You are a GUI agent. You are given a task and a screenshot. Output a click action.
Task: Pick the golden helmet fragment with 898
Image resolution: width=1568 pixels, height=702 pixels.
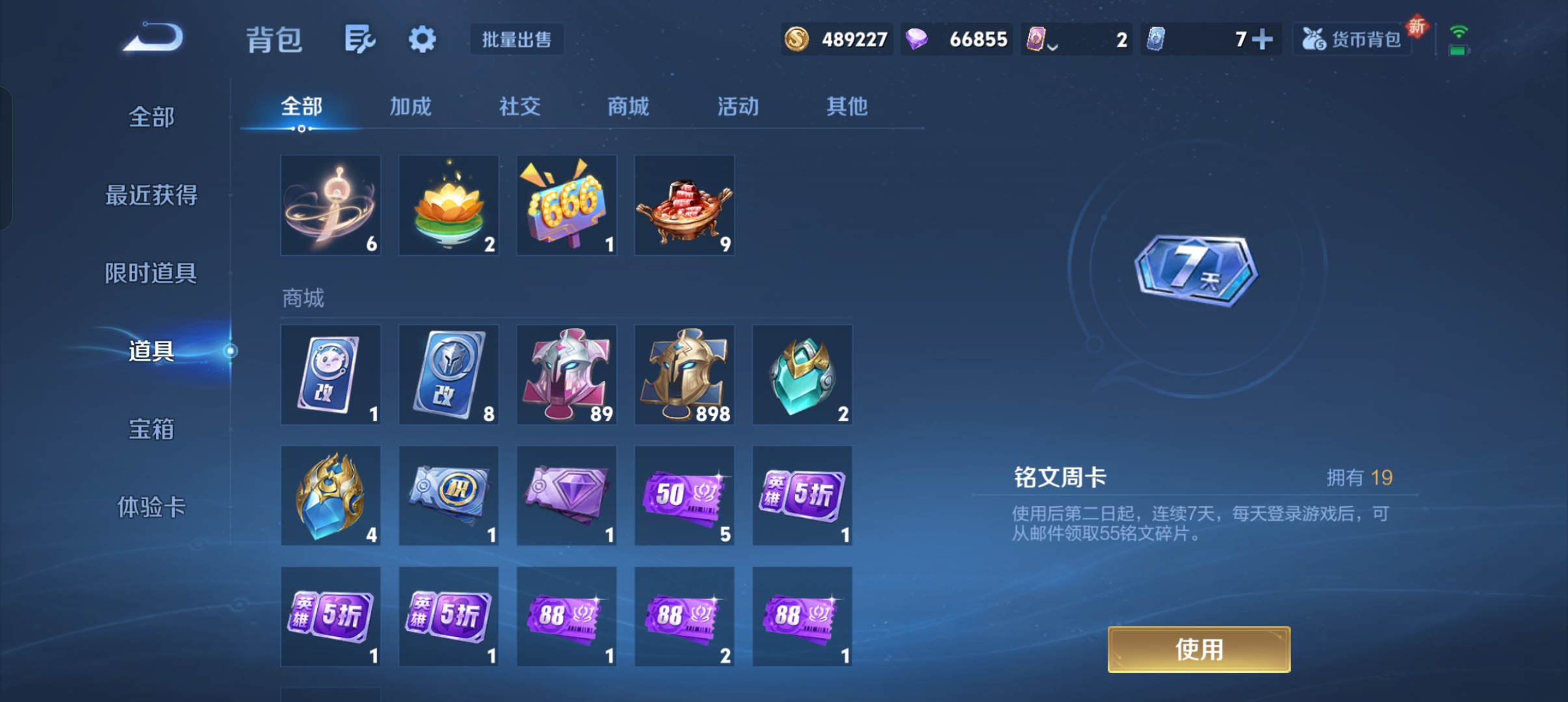pos(684,374)
